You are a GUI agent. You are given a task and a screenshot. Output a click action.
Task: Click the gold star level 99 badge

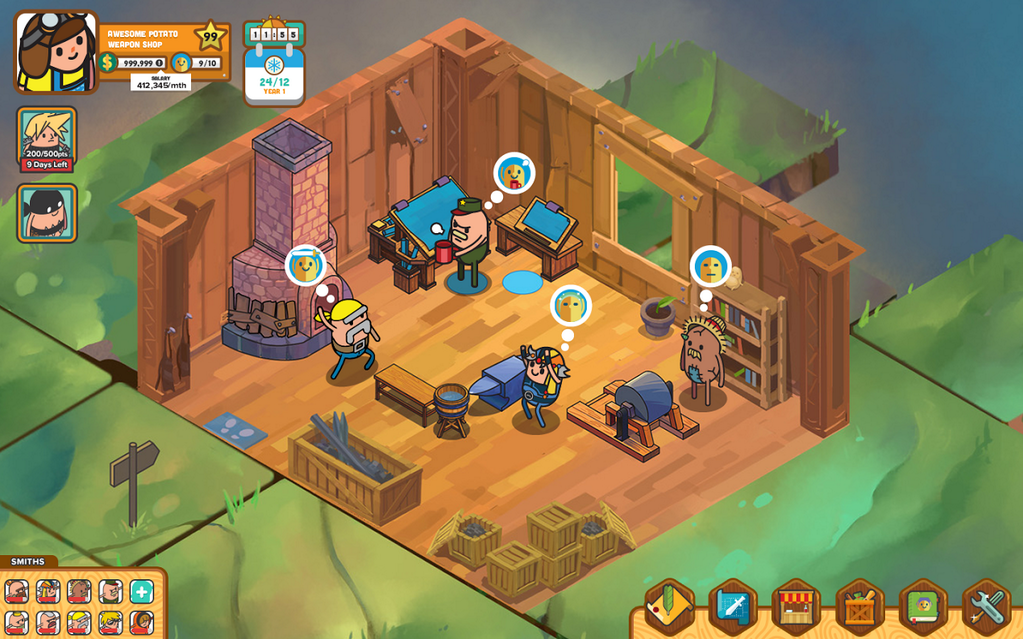point(210,38)
